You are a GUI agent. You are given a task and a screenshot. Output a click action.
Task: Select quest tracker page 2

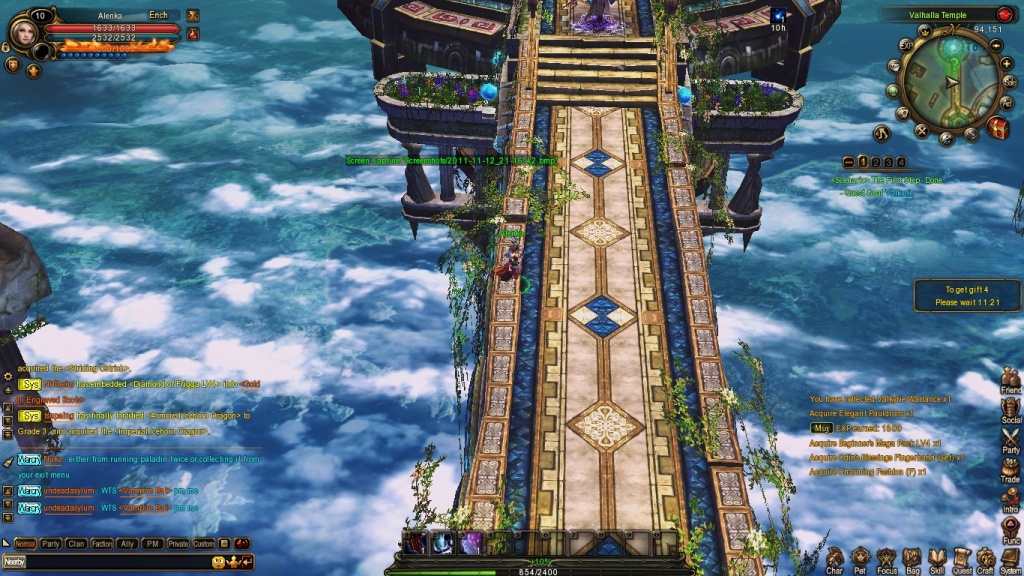[x=874, y=162]
